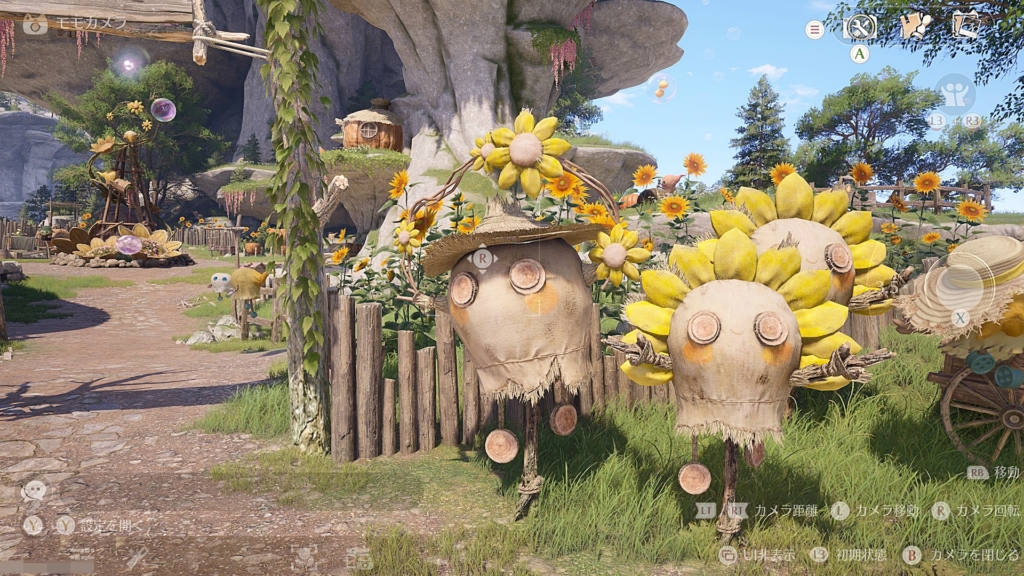
Task: Open the chat speech bubble icon
Action: [x=34, y=491]
